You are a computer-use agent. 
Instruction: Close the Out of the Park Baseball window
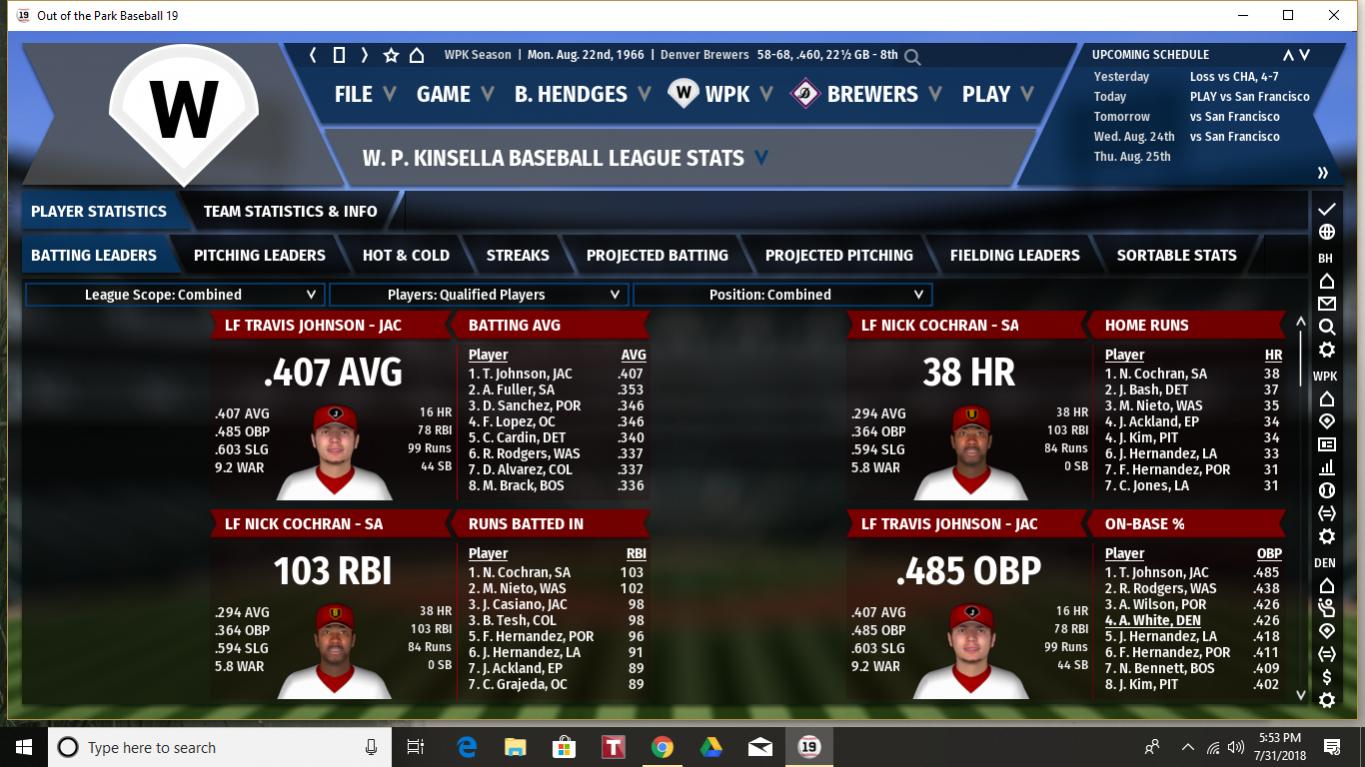click(1334, 15)
